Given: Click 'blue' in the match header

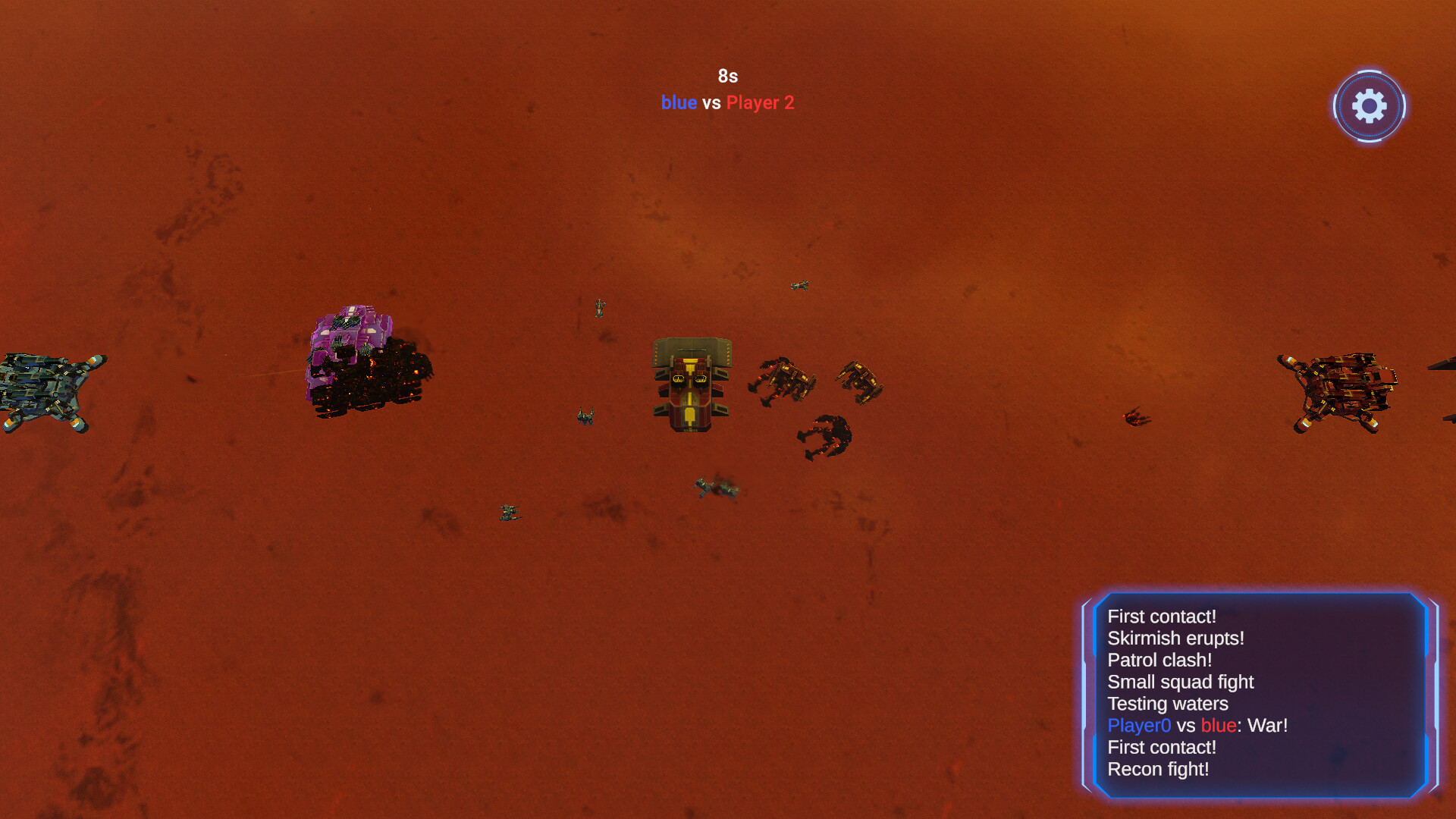Looking at the screenshot, I should tap(679, 103).
